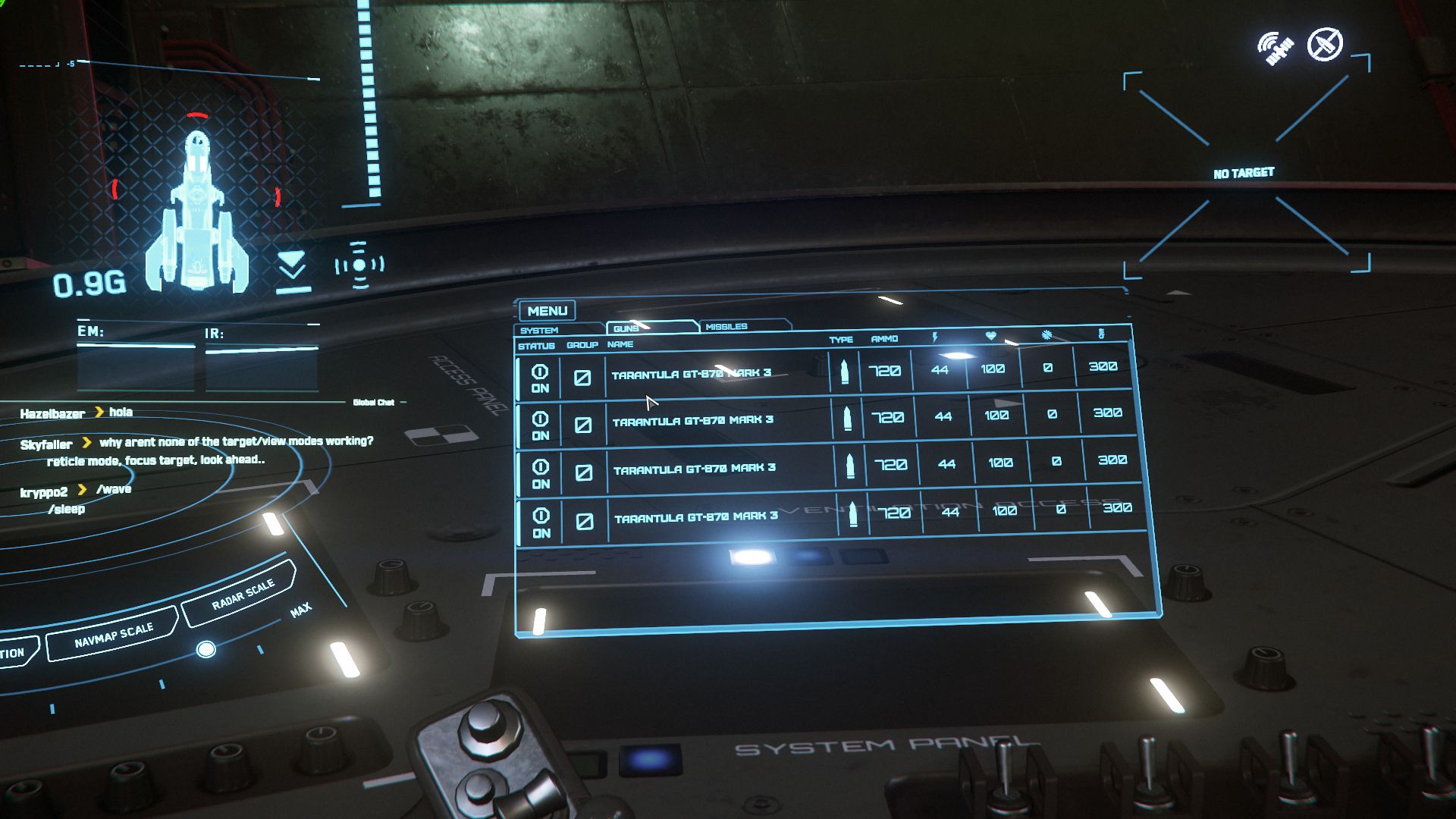Activate the RADAR SCALE button
Image resolution: width=1456 pixels, height=819 pixels.
pos(243,595)
